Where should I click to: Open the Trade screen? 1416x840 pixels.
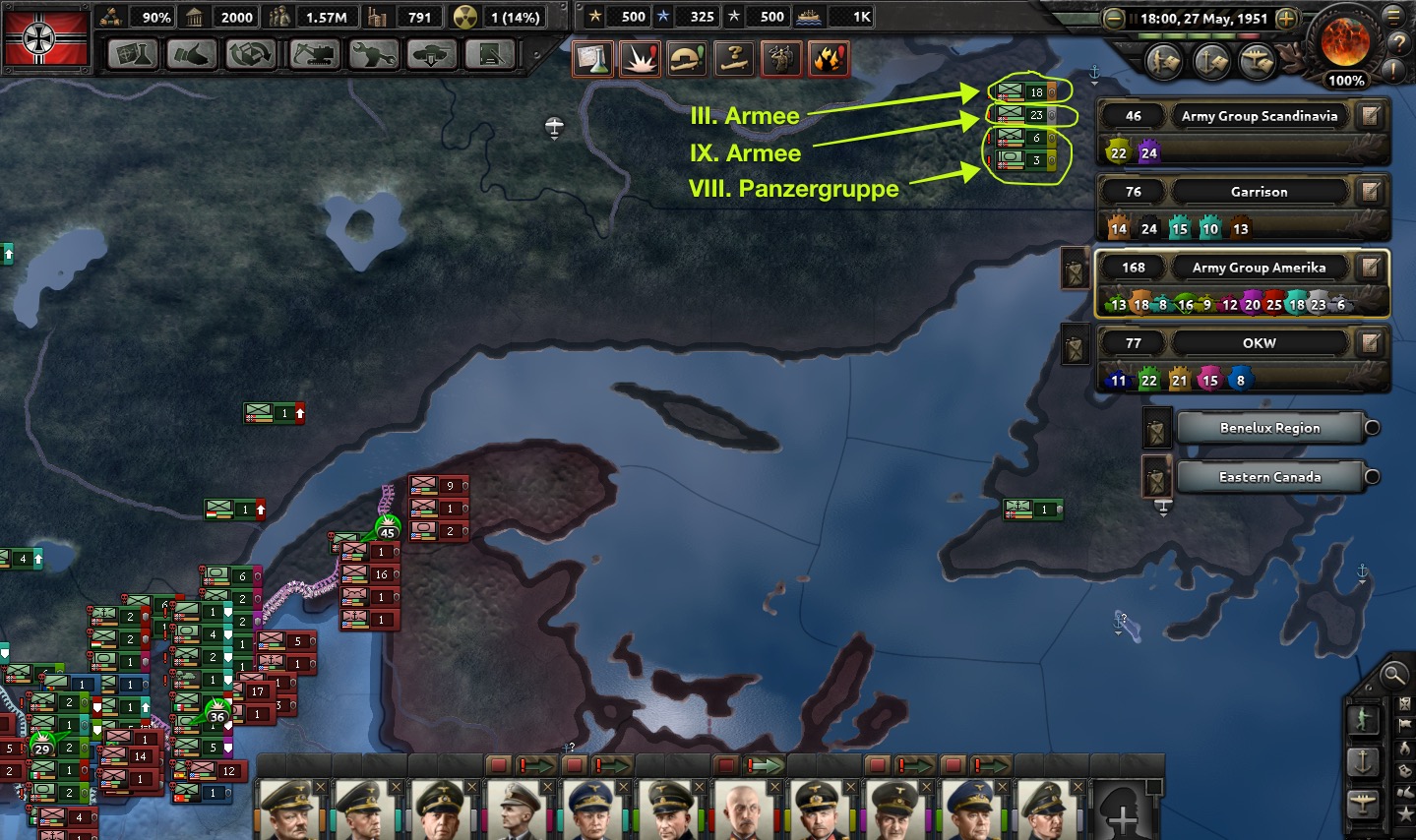(251, 54)
